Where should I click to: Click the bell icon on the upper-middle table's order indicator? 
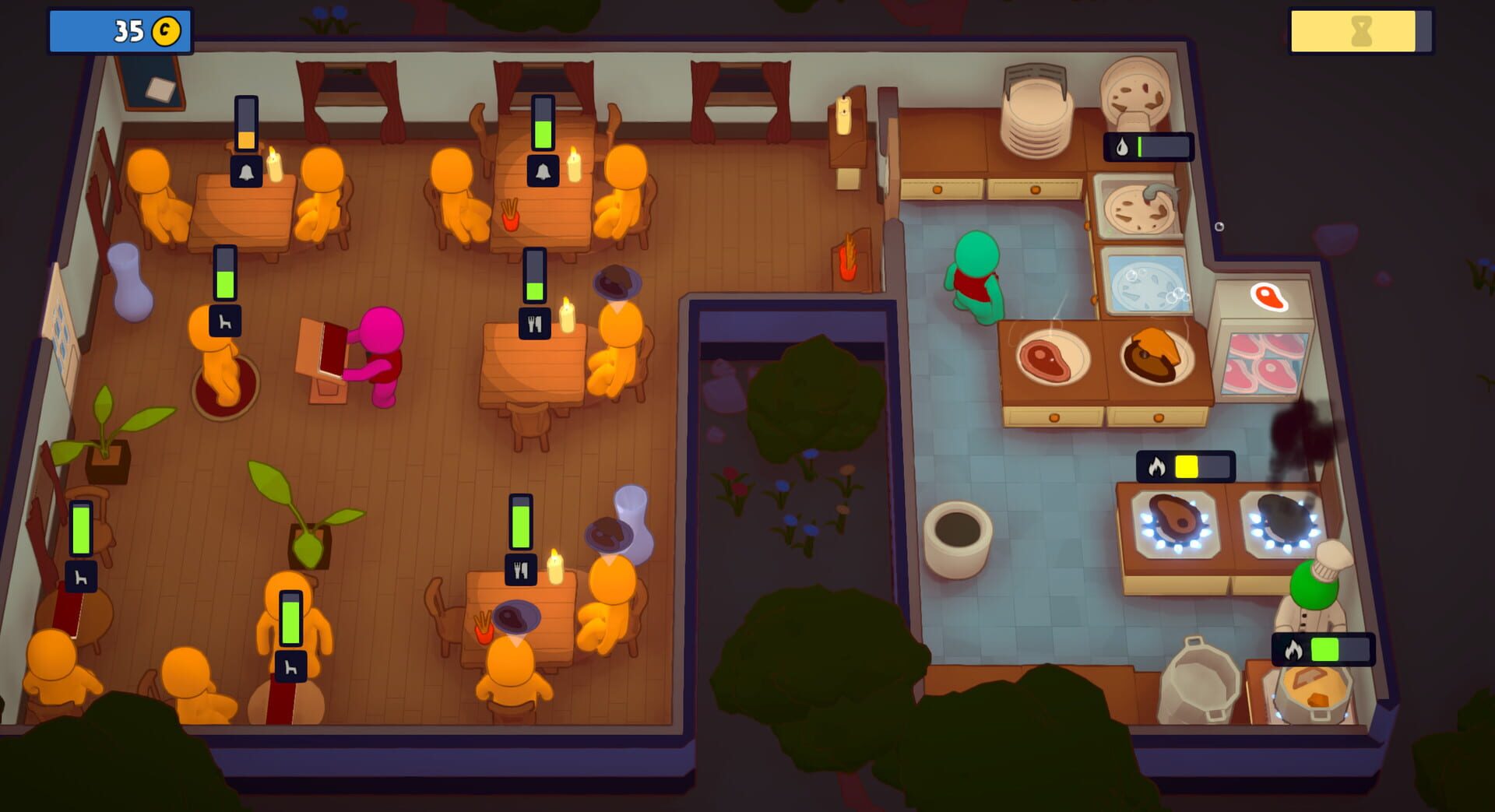tap(541, 172)
